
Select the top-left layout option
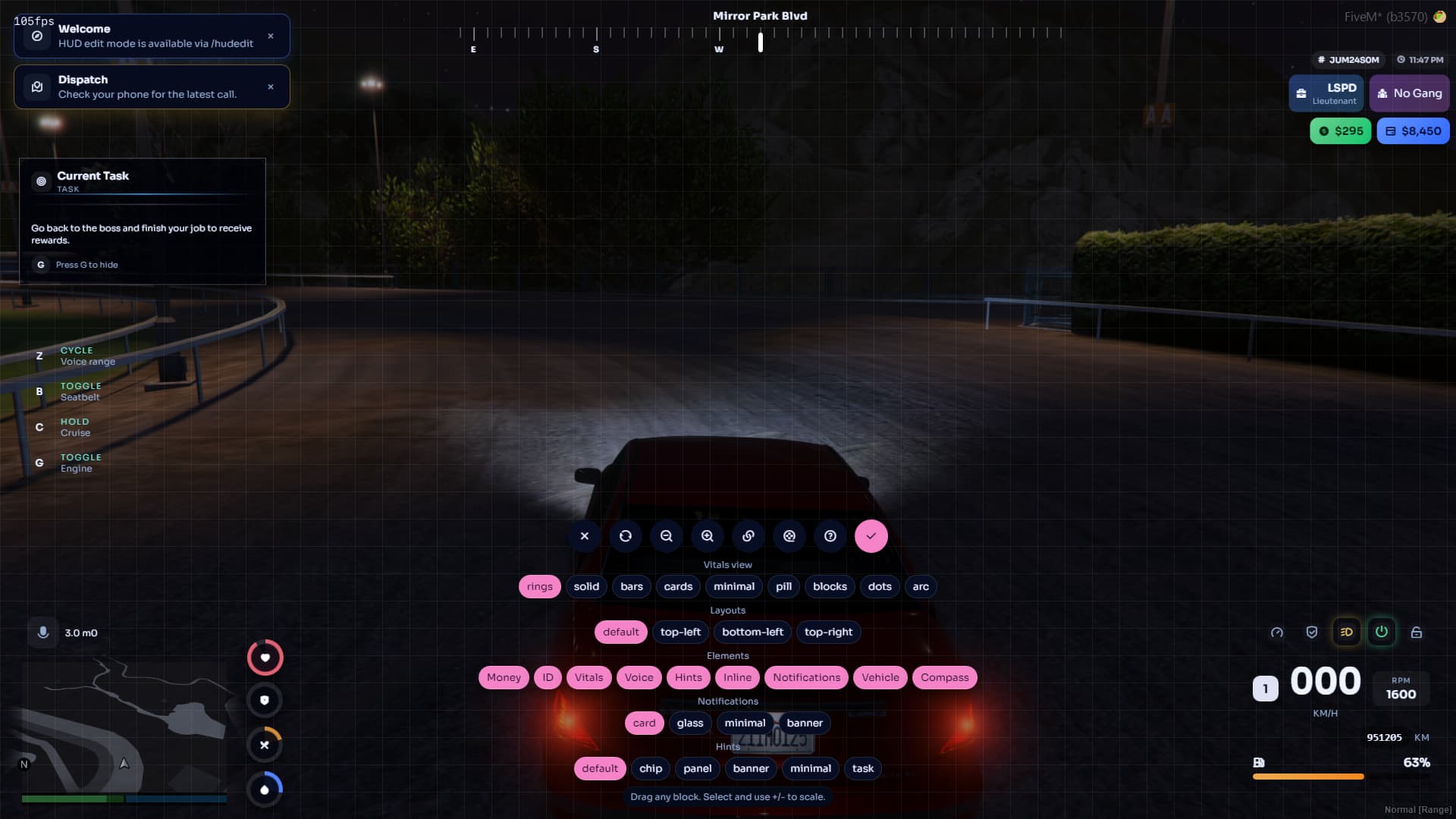[x=681, y=632]
